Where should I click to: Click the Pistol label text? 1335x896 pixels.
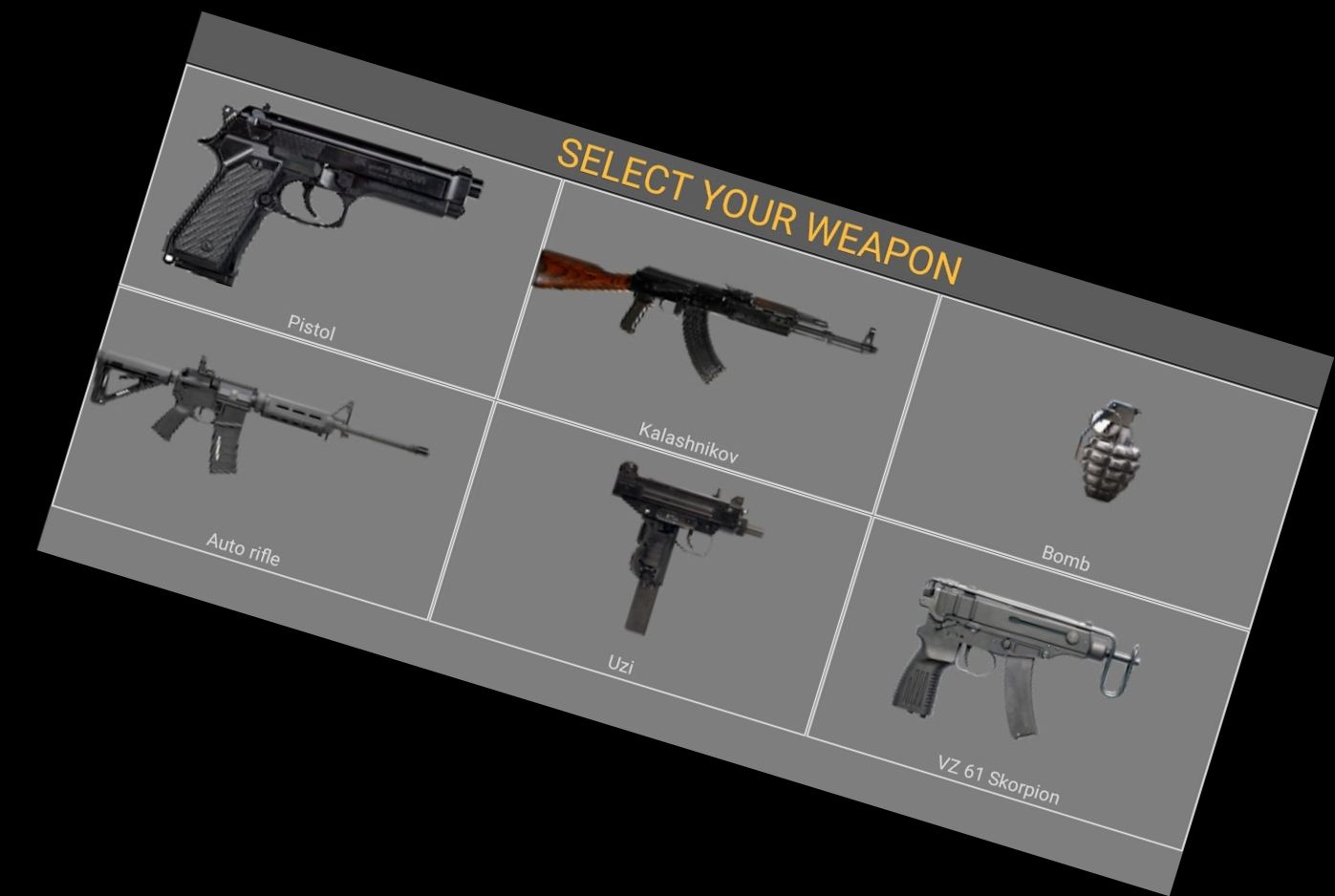click(x=312, y=325)
